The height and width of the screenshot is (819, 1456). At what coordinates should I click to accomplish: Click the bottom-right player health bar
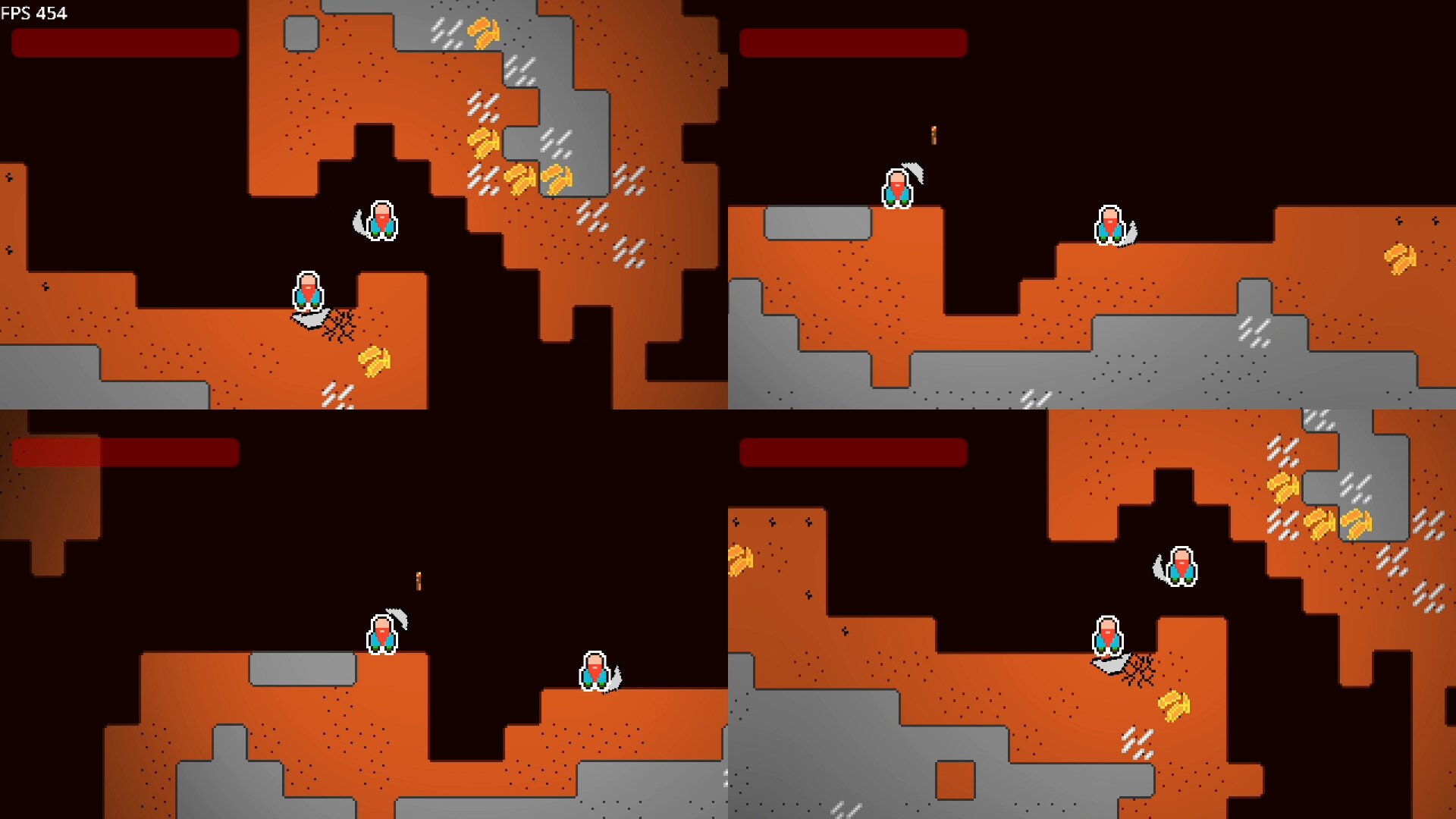tap(854, 453)
